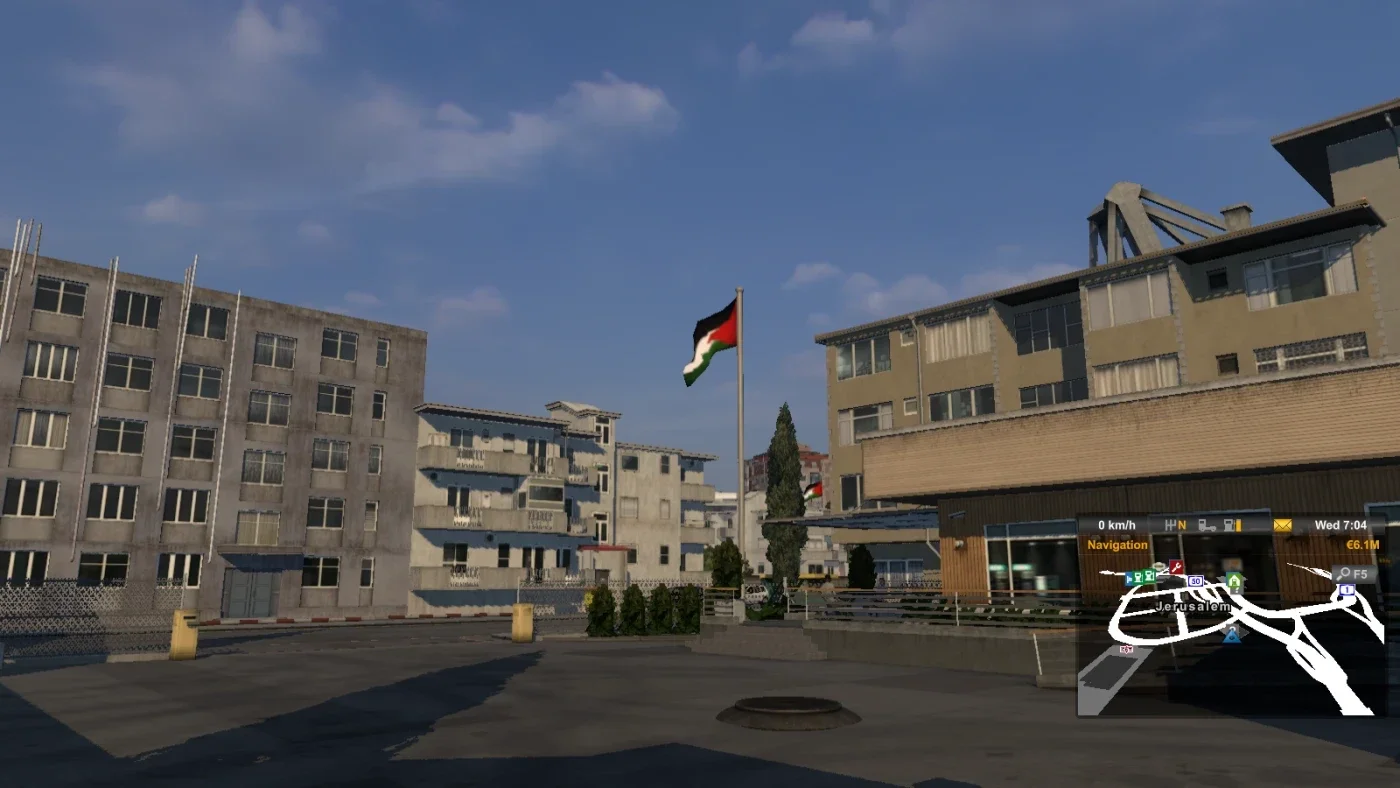Select the fuel pump gauge icon in the HUD

pos(1229,525)
